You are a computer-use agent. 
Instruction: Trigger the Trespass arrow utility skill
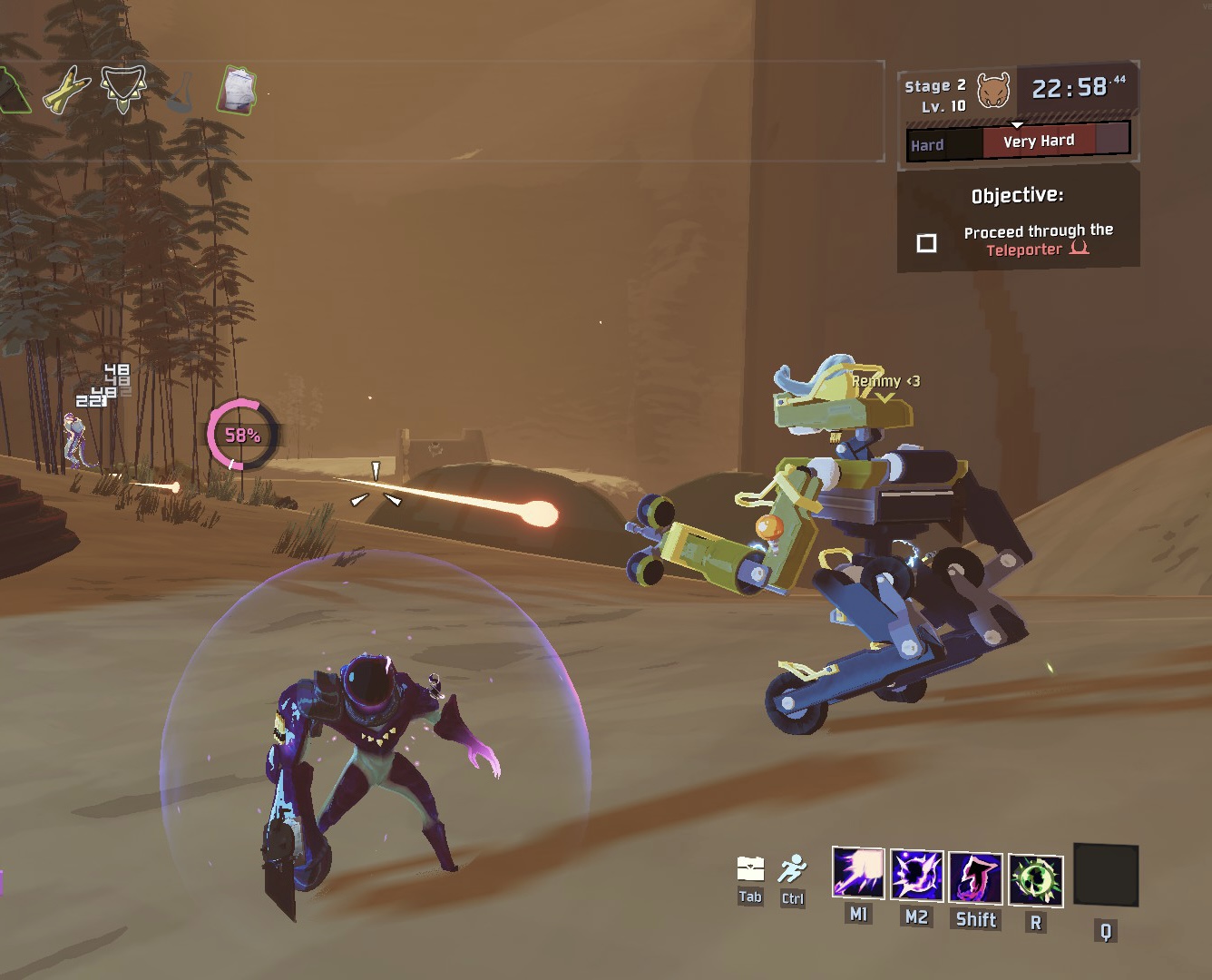coord(975,878)
